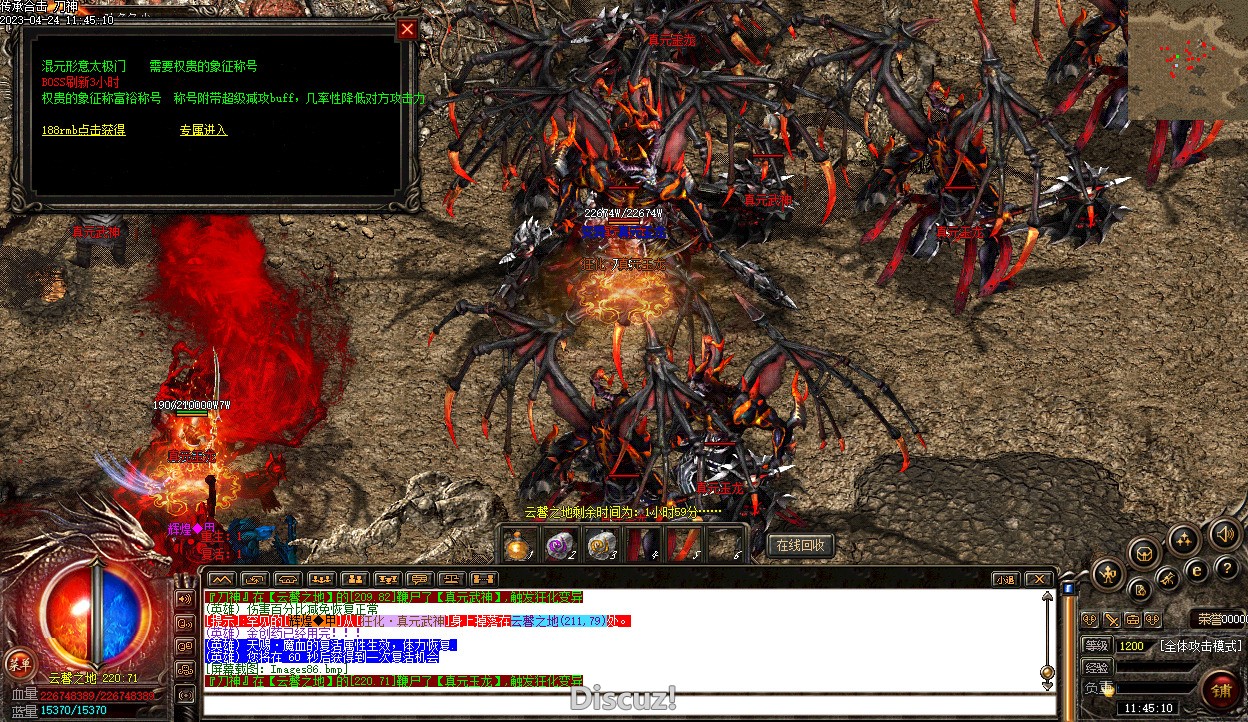Toggle the speaker sound icon

1224,534
